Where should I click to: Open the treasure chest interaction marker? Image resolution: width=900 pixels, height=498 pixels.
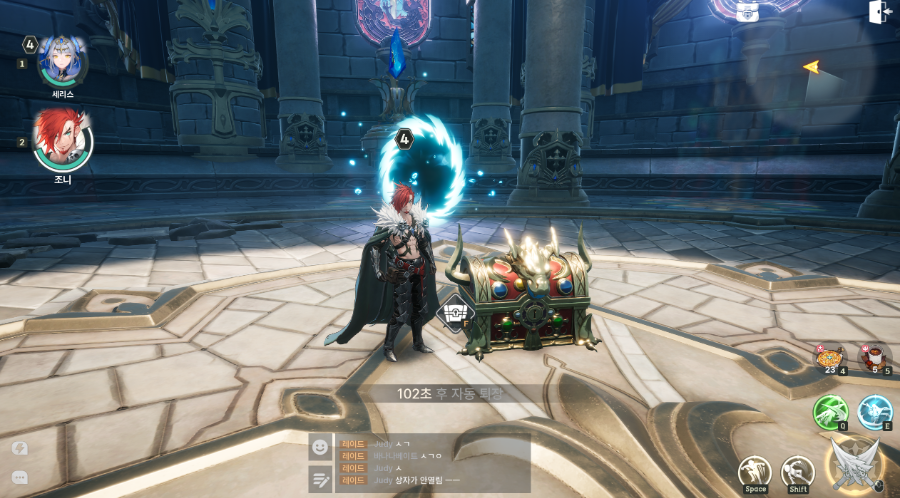(x=456, y=313)
